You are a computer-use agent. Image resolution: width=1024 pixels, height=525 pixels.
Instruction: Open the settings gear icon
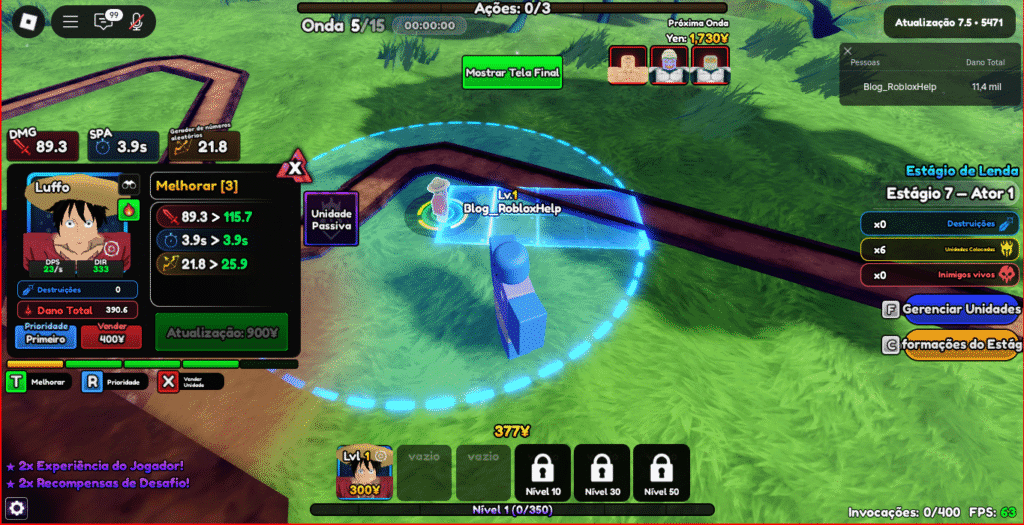[16, 509]
